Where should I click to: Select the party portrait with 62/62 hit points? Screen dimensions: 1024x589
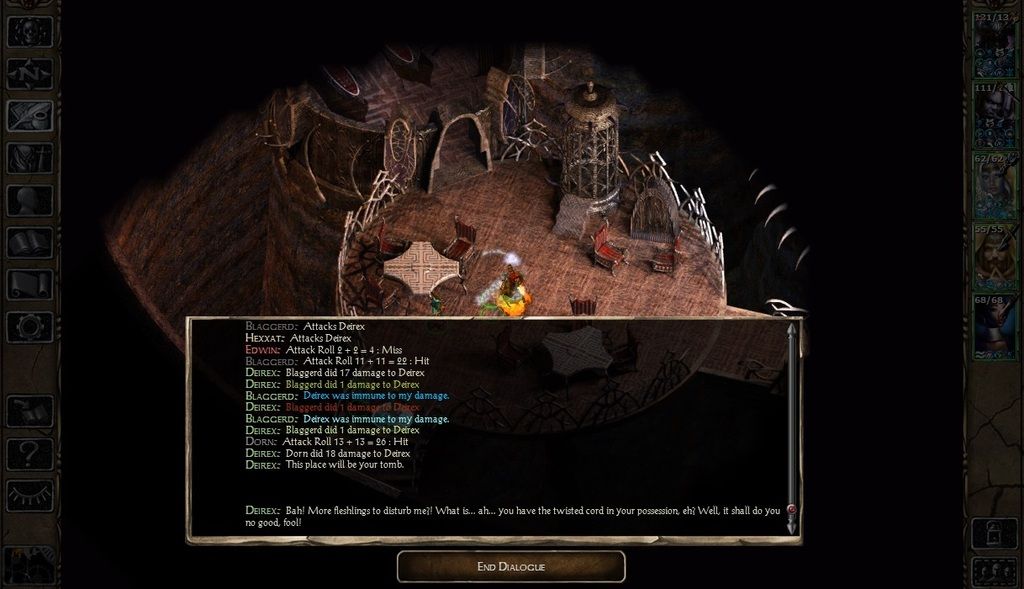996,186
